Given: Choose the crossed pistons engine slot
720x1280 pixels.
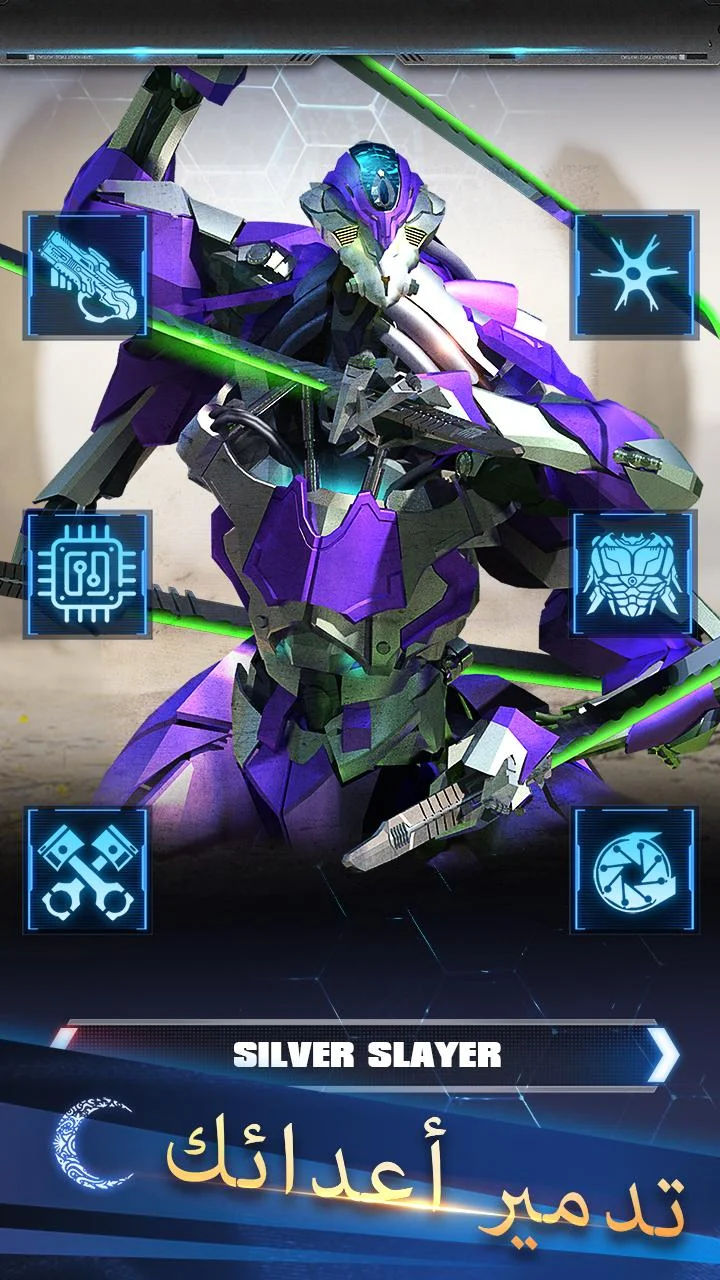Looking at the screenshot, I should [88, 870].
